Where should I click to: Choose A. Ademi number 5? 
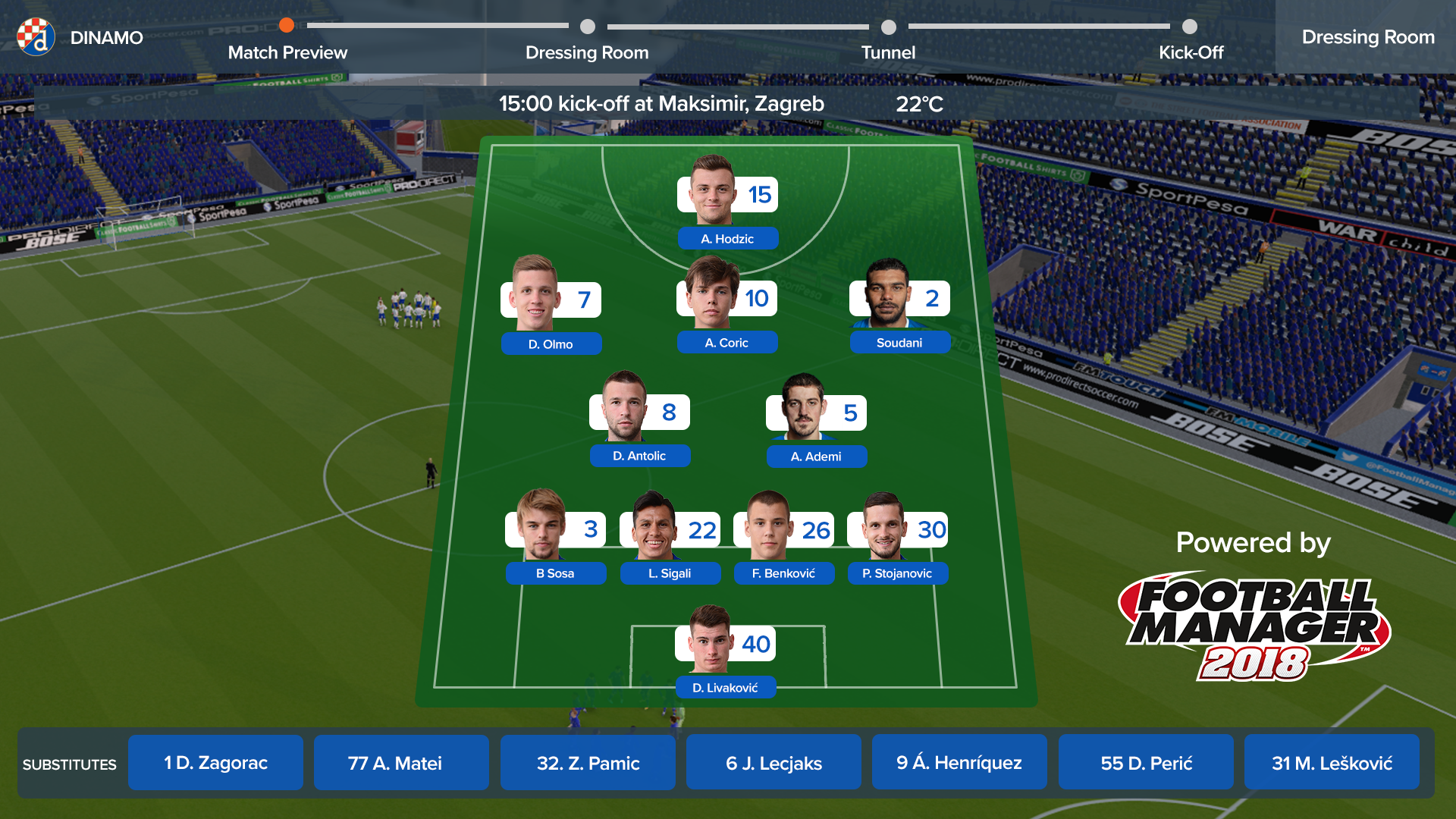pyautogui.click(x=816, y=422)
